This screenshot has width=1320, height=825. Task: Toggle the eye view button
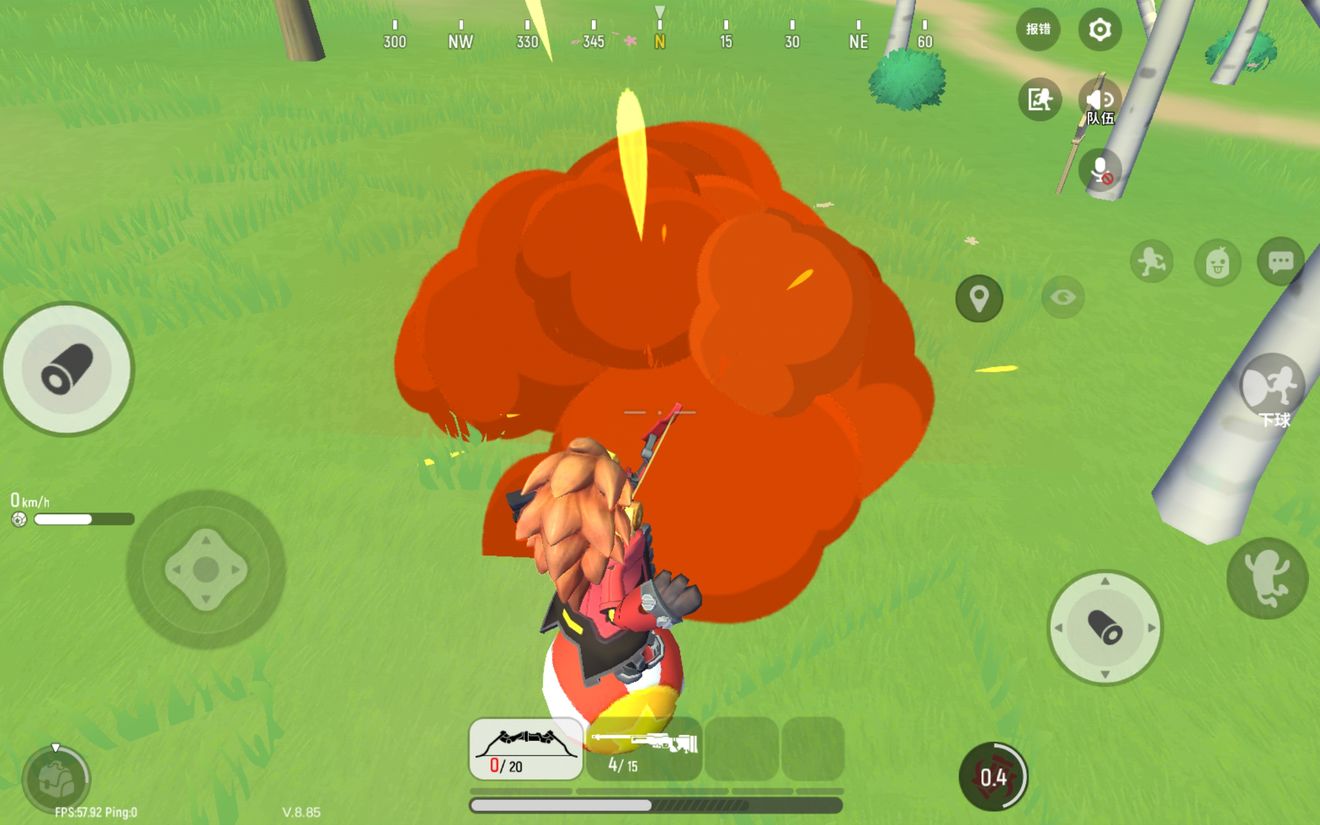tap(1063, 297)
